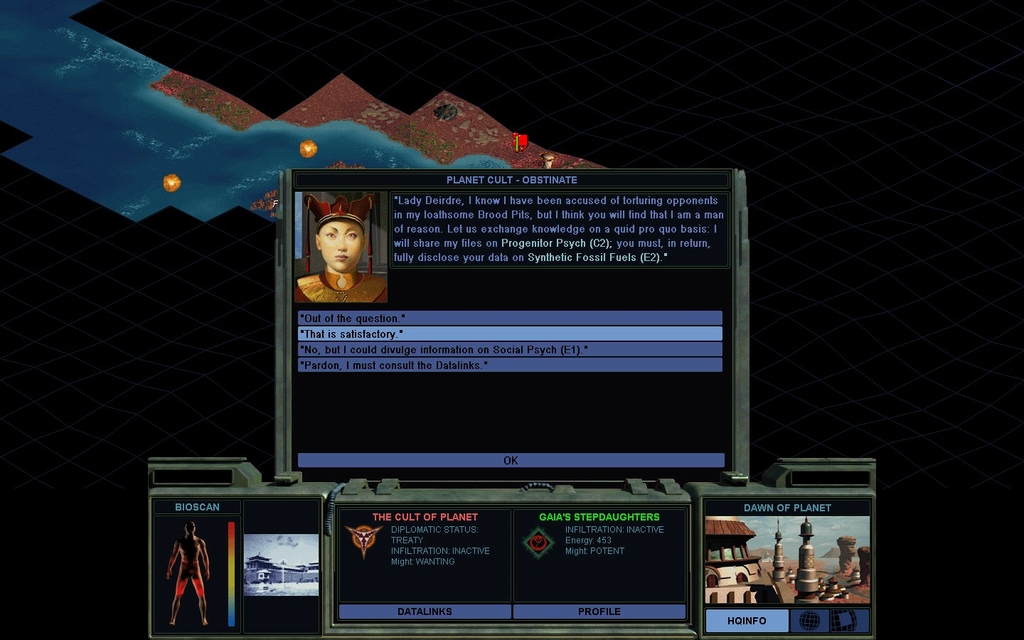Offer Social Psych (E1) instead
This screenshot has height=640, width=1024.
point(510,350)
